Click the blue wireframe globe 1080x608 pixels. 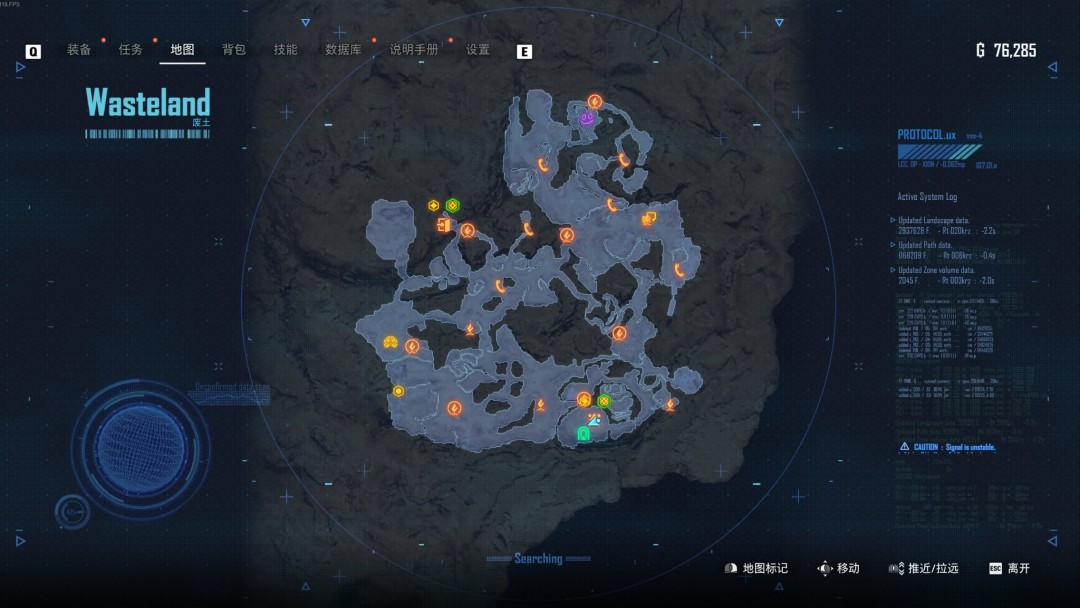coord(141,448)
